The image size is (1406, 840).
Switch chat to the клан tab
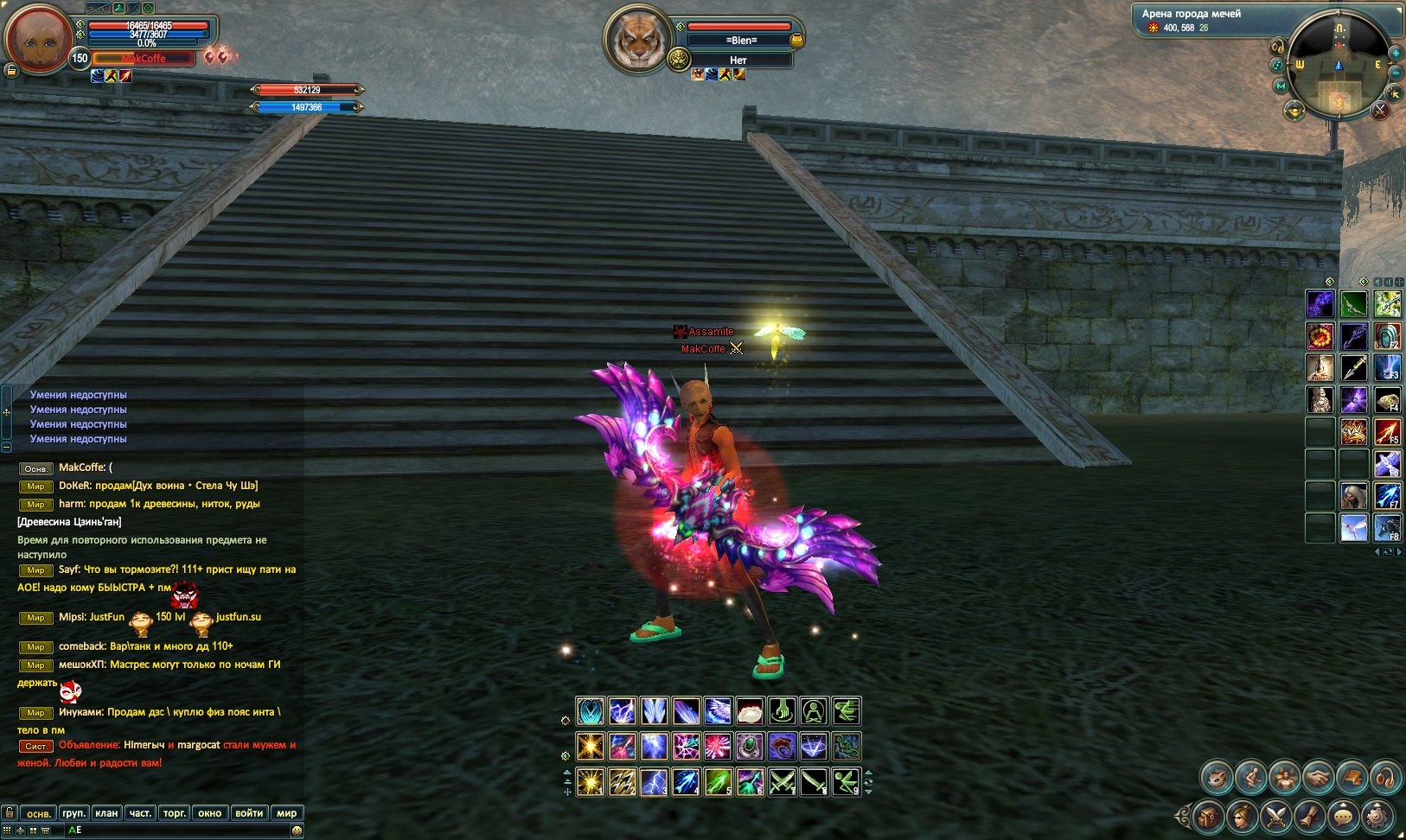106,813
